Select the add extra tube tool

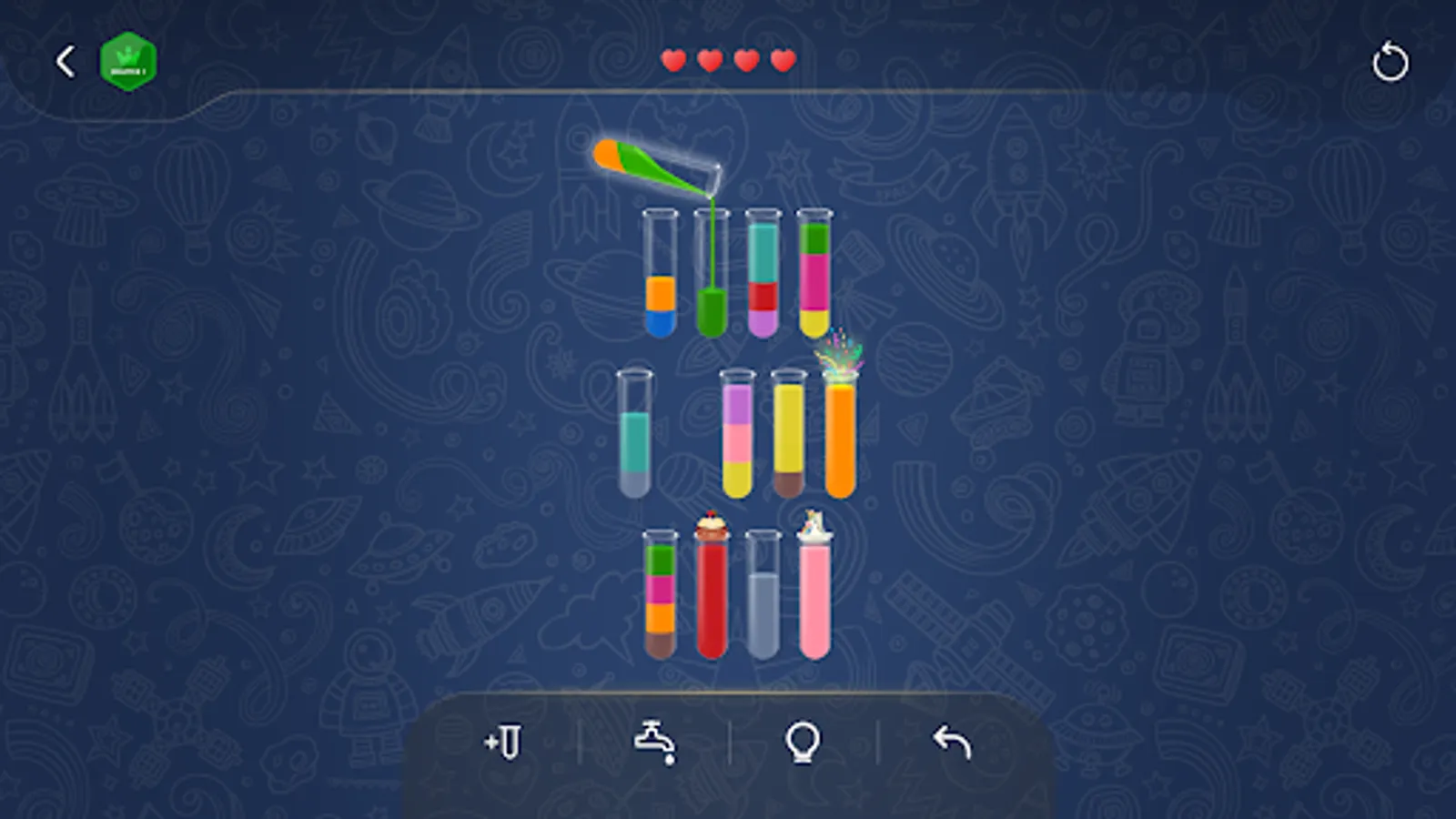[505, 742]
